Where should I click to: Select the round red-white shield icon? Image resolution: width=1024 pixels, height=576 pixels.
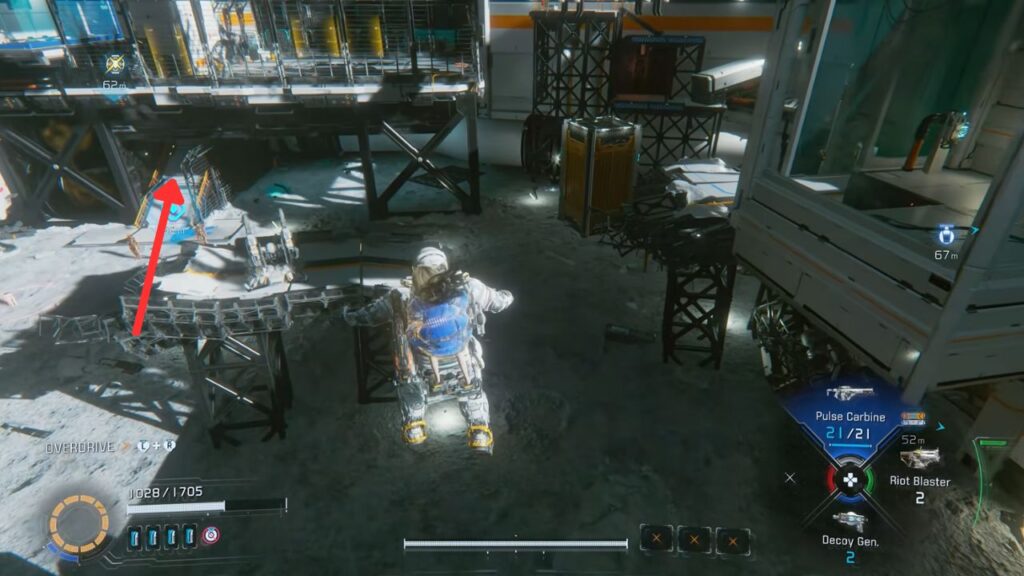coord(210,535)
